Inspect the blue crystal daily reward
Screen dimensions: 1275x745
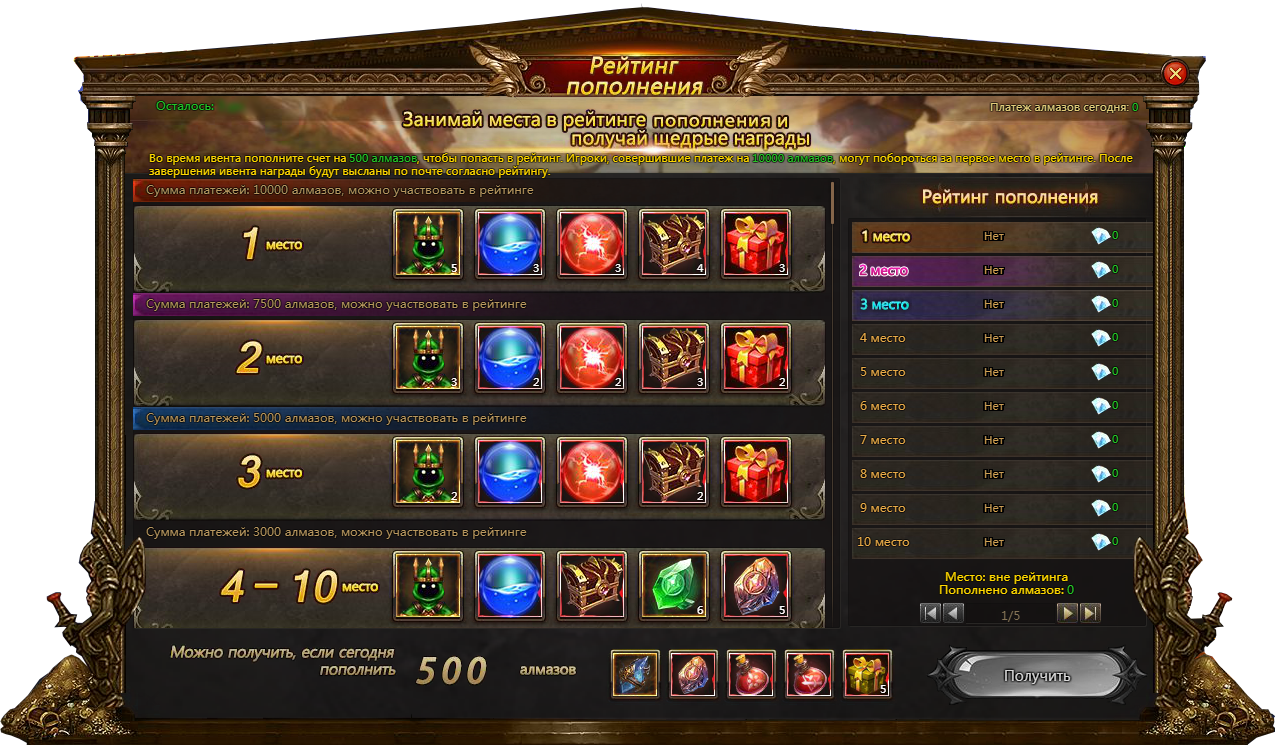click(635, 674)
